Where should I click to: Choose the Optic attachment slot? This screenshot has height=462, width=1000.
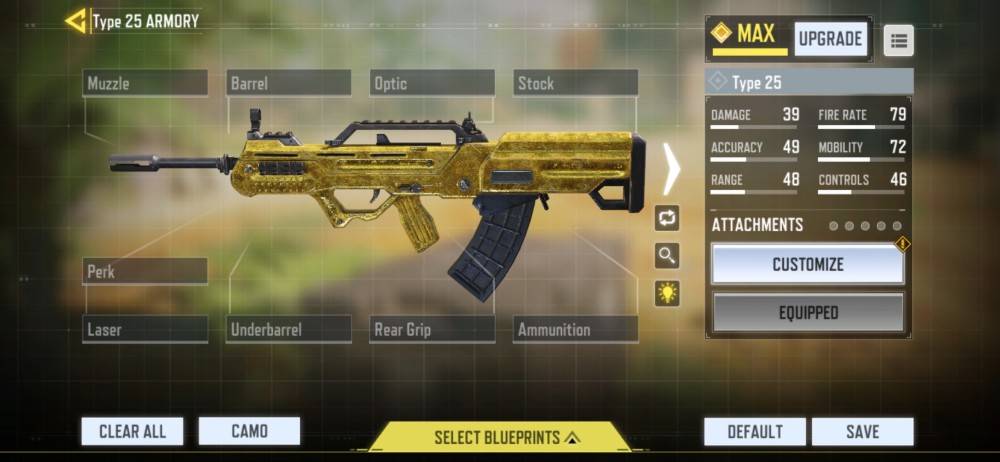pos(432,83)
